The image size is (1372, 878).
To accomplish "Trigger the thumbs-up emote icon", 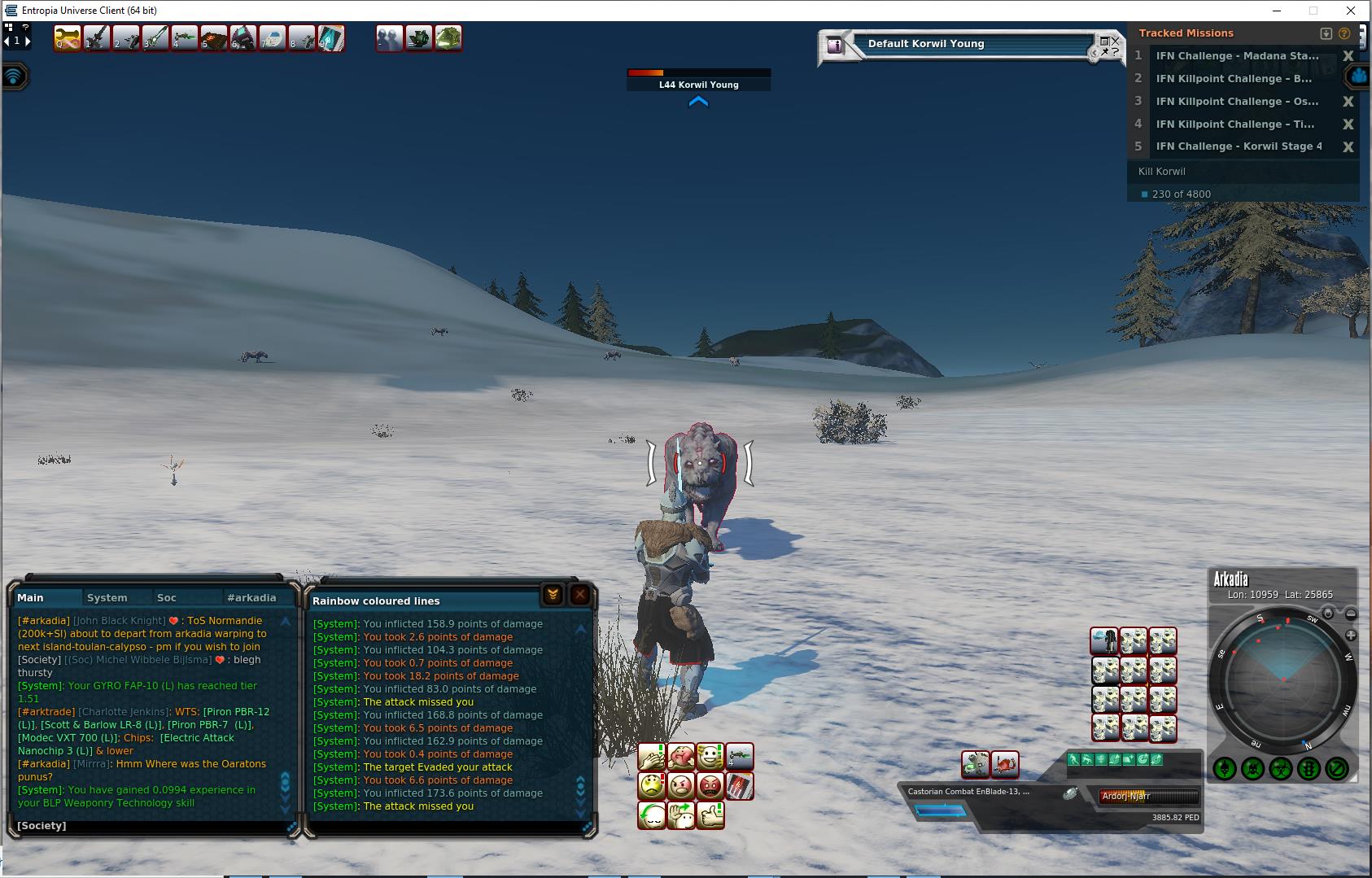I will pyautogui.click(x=710, y=815).
